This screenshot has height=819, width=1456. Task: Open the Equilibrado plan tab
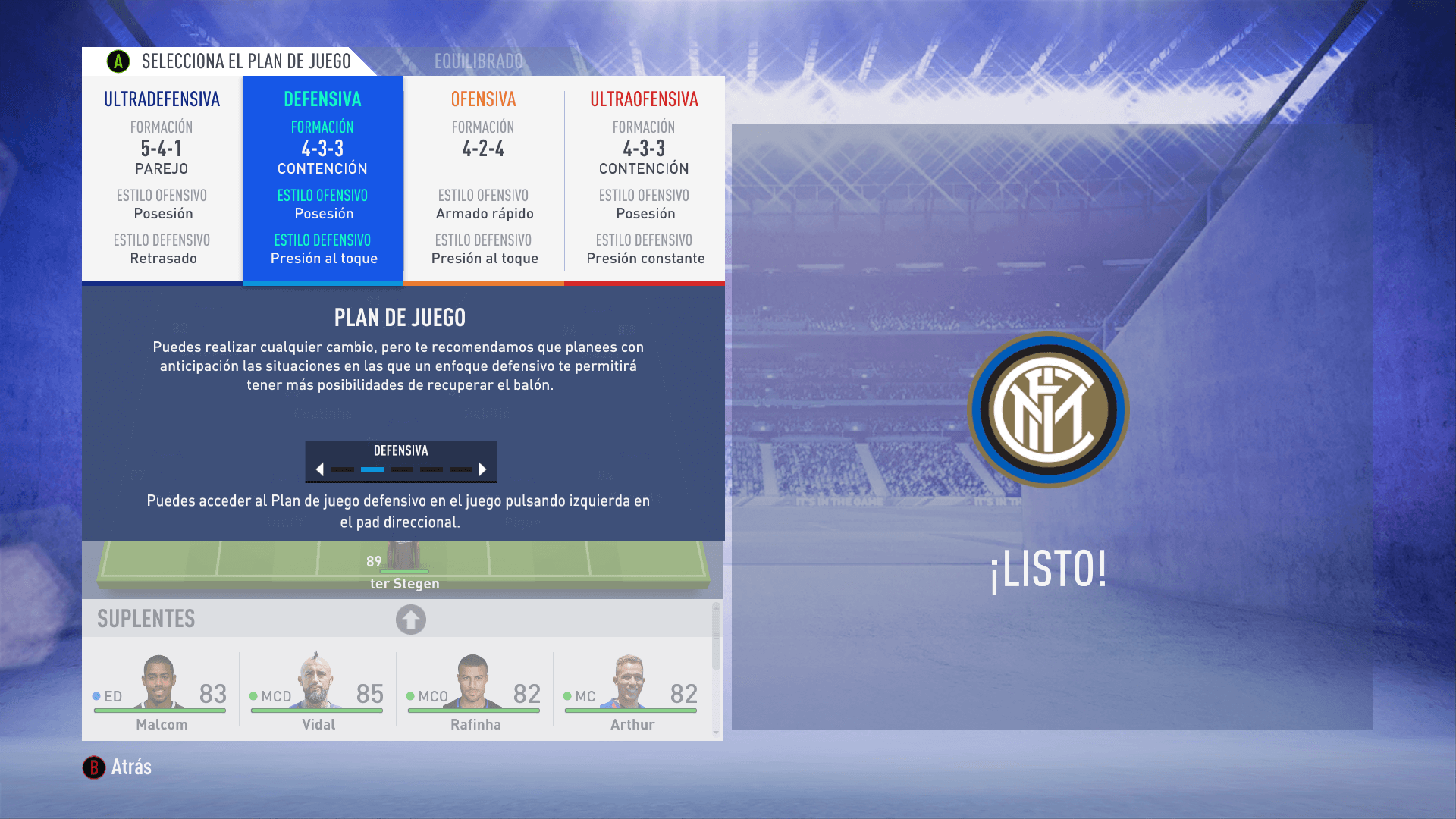[479, 61]
